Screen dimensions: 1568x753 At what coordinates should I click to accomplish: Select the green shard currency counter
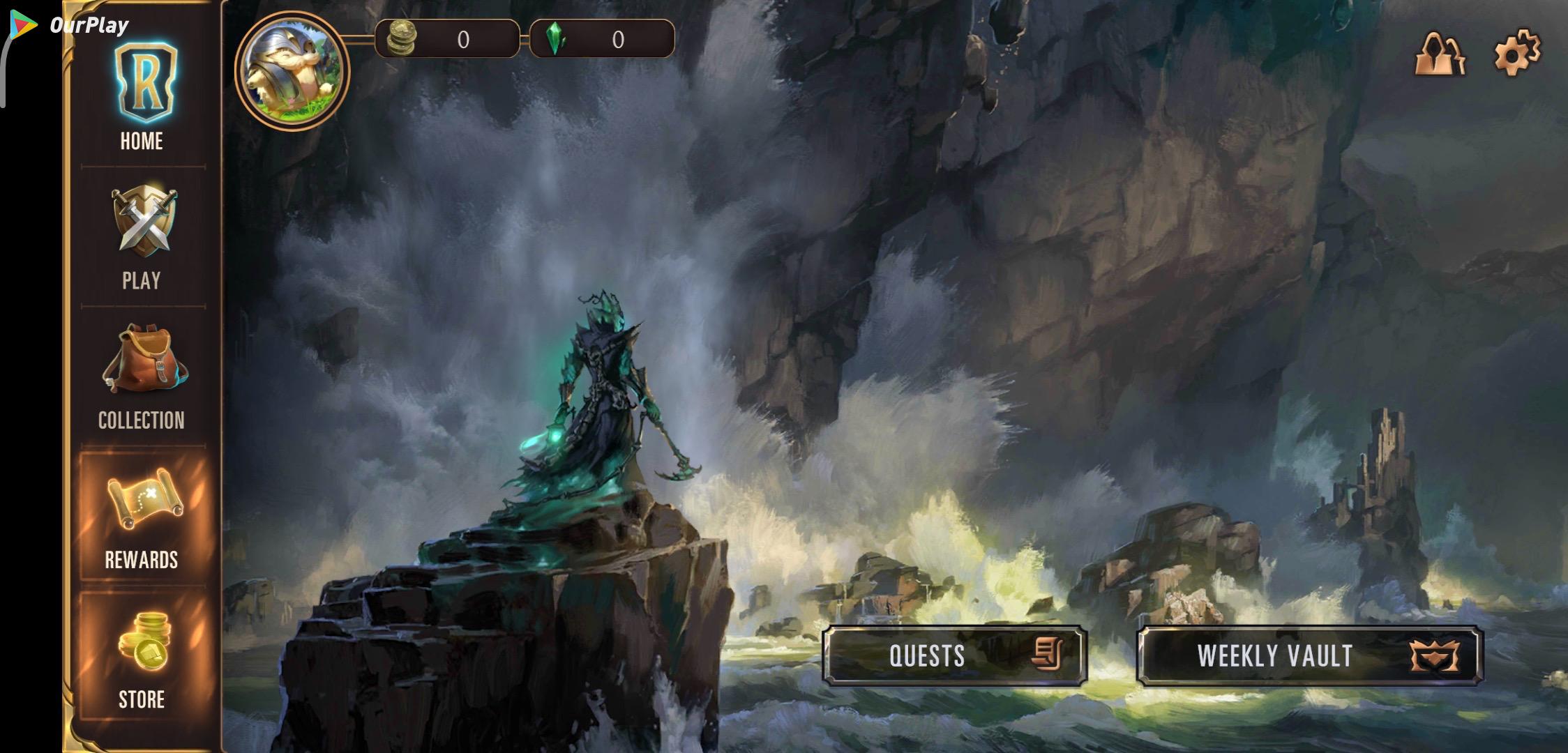[602, 39]
